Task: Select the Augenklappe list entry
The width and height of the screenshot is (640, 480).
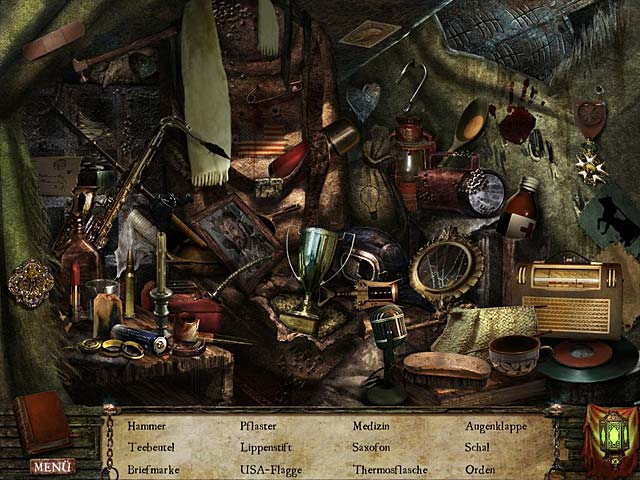Action: (x=497, y=426)
